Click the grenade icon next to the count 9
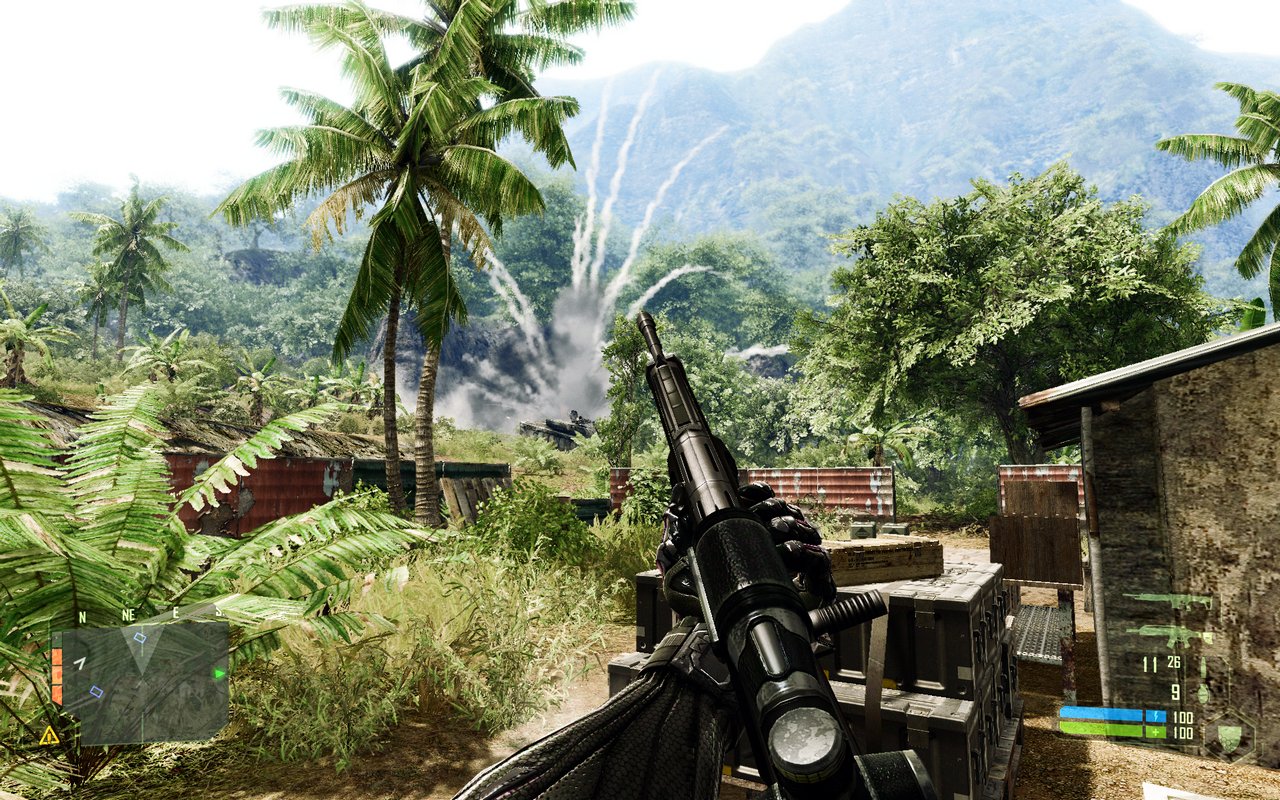Screen dimensions: 1280x800 (x=1202, y=690)
